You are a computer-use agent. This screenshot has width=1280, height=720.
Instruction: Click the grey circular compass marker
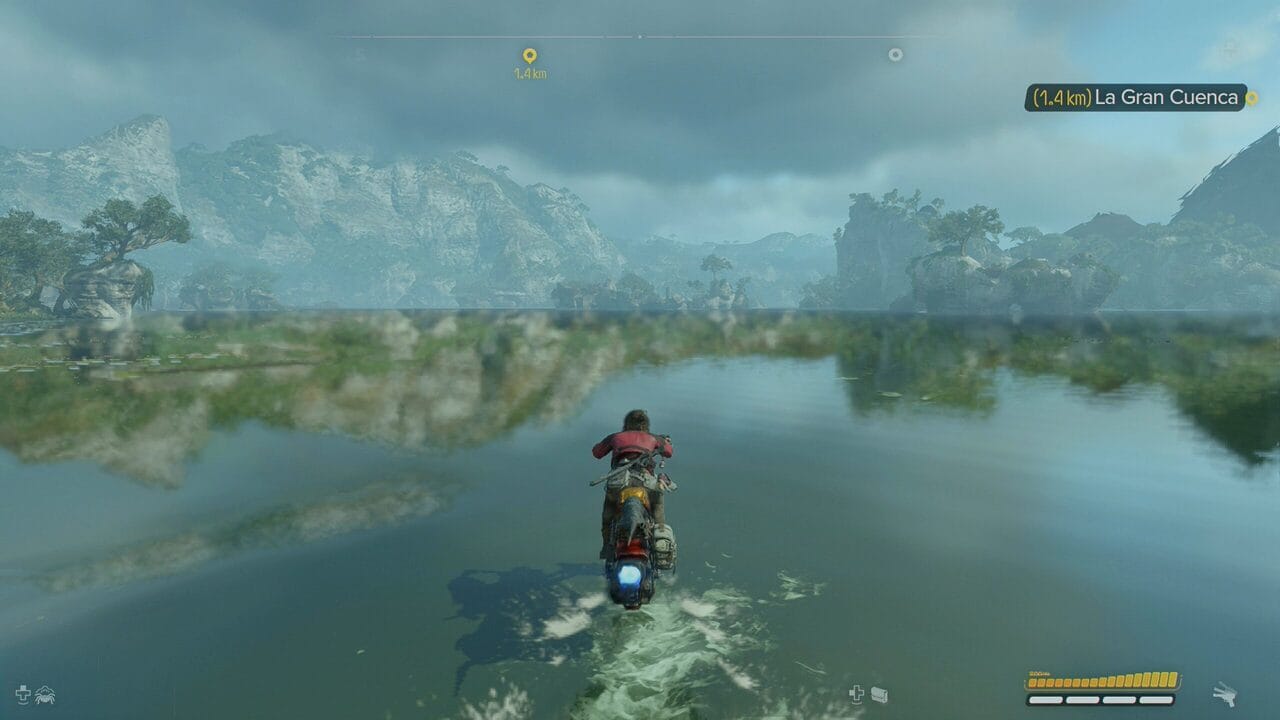[x=895, y=55]
